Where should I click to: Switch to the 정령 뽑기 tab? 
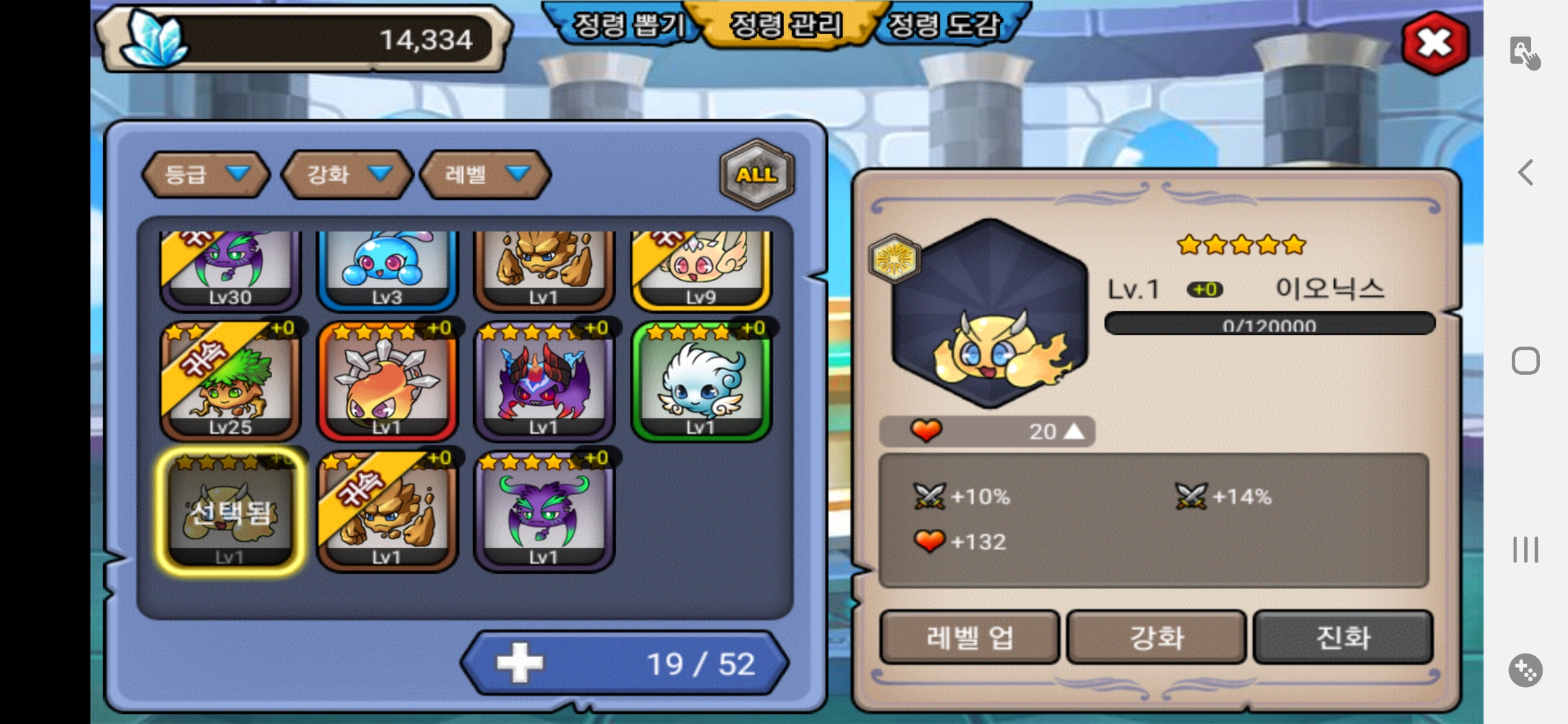tap(629, 25)
